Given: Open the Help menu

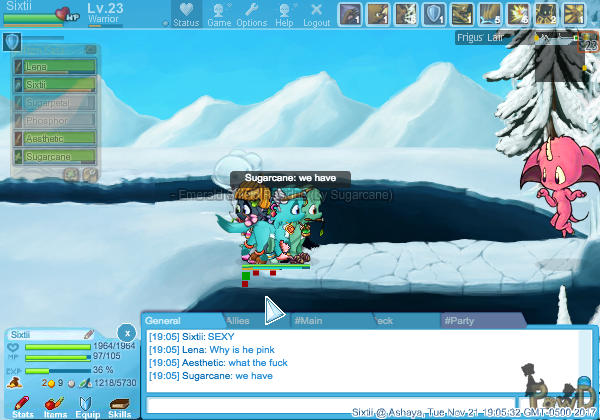Looking at the screenshot, I should (284, 15).
